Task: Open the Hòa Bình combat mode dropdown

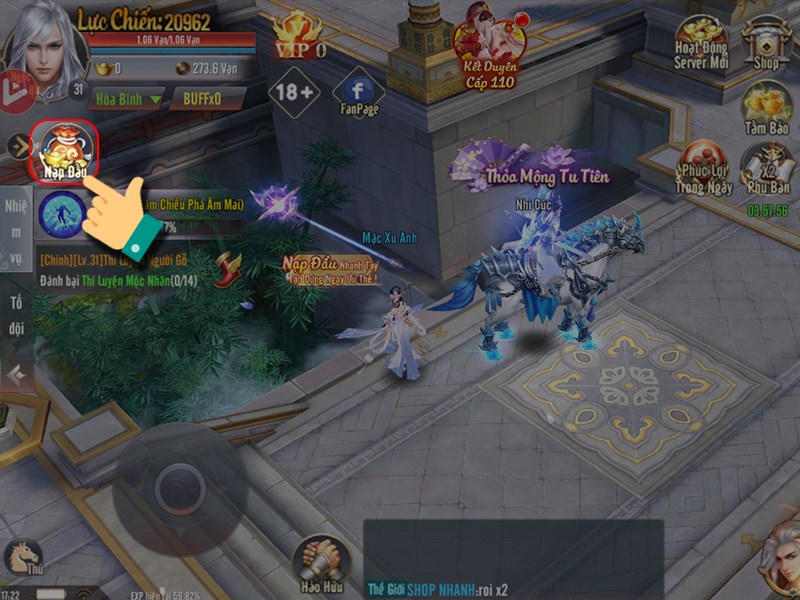Action: point(127,99)
